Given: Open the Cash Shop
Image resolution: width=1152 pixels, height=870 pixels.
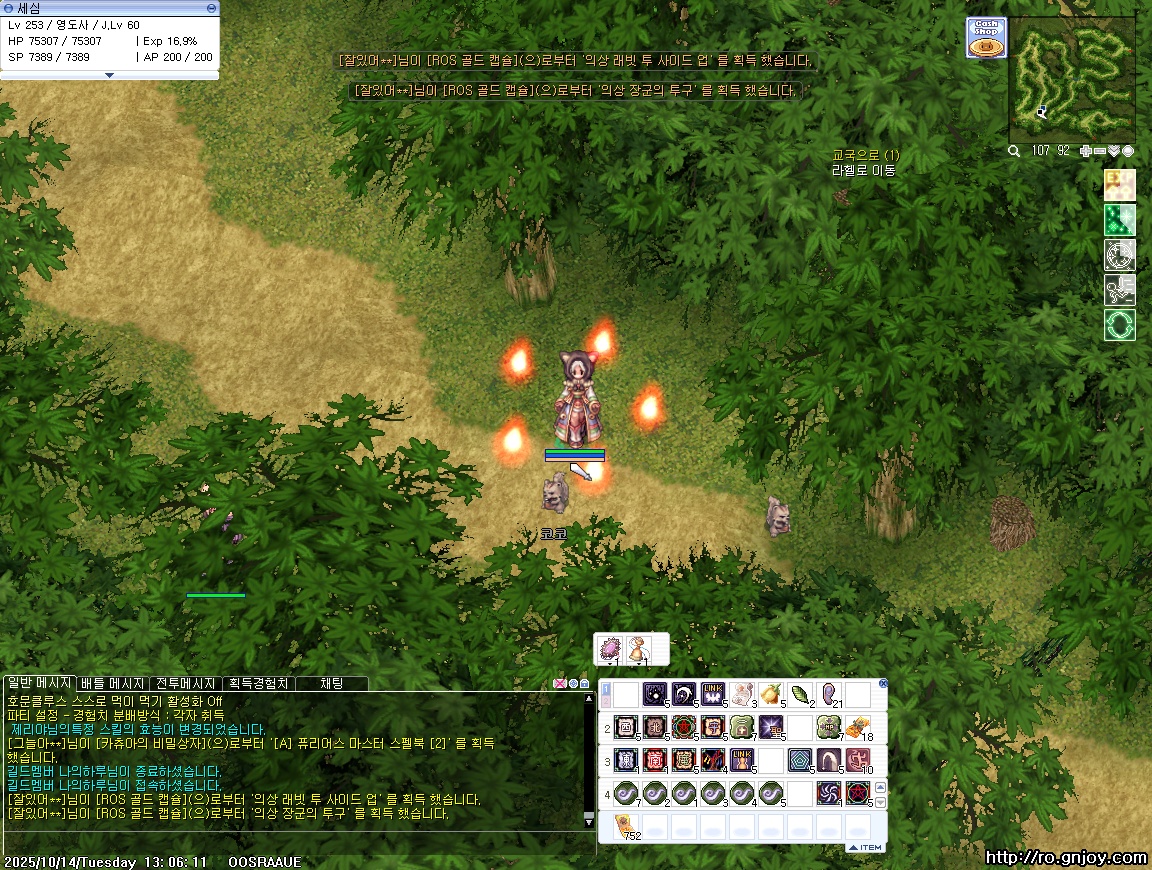Looking at the screenshot, I should coord(986,38).
